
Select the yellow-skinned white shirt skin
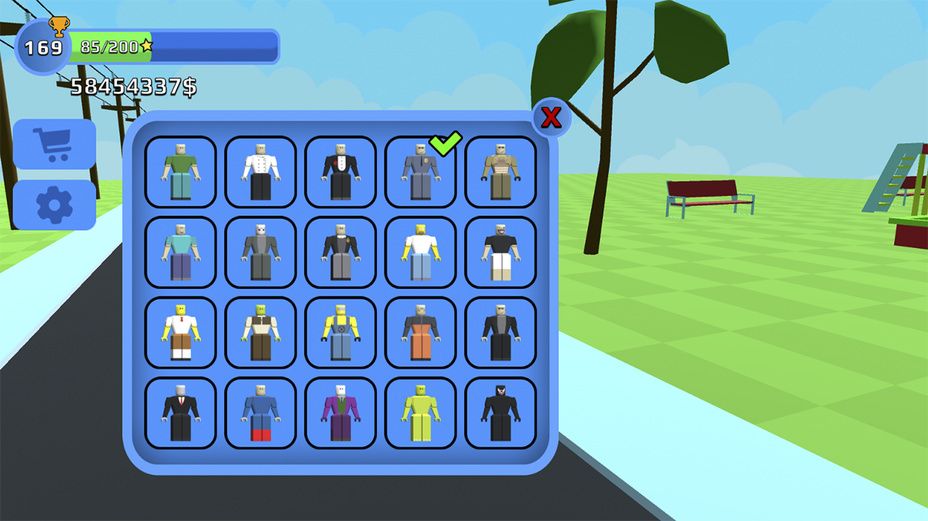pos(421,252)
